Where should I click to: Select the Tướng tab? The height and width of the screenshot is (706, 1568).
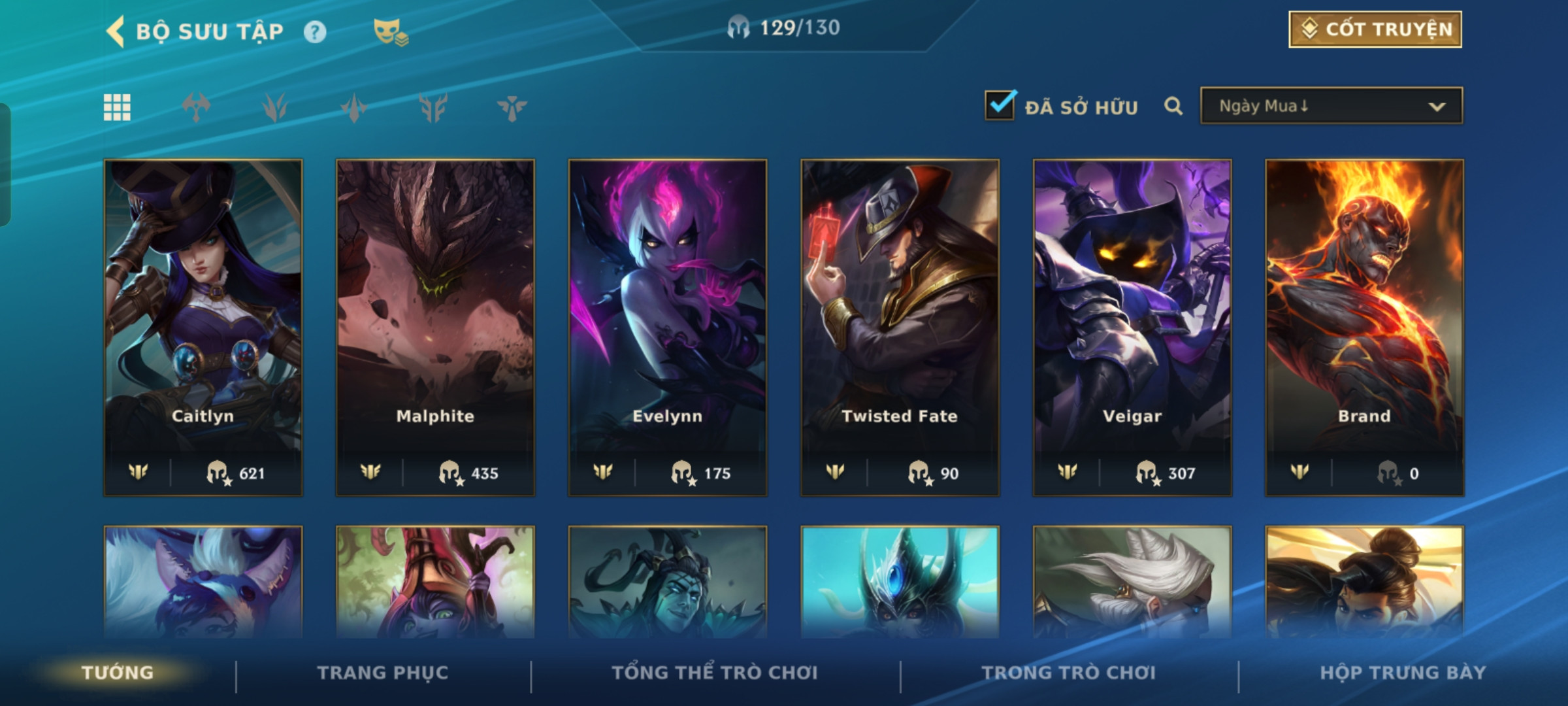click(x=118, y=673)
